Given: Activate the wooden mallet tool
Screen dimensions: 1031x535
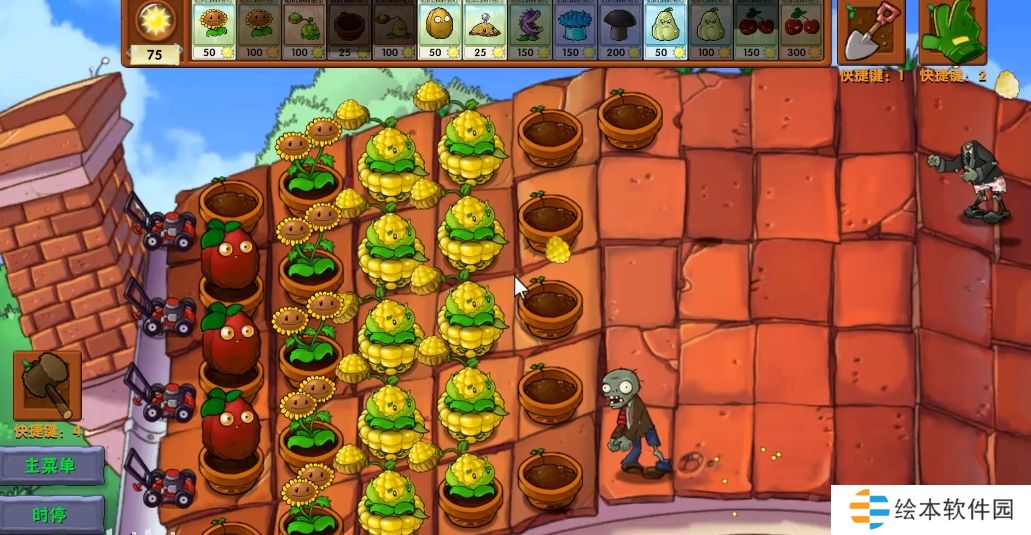Looking at the screenshot, I should (46, 386).
